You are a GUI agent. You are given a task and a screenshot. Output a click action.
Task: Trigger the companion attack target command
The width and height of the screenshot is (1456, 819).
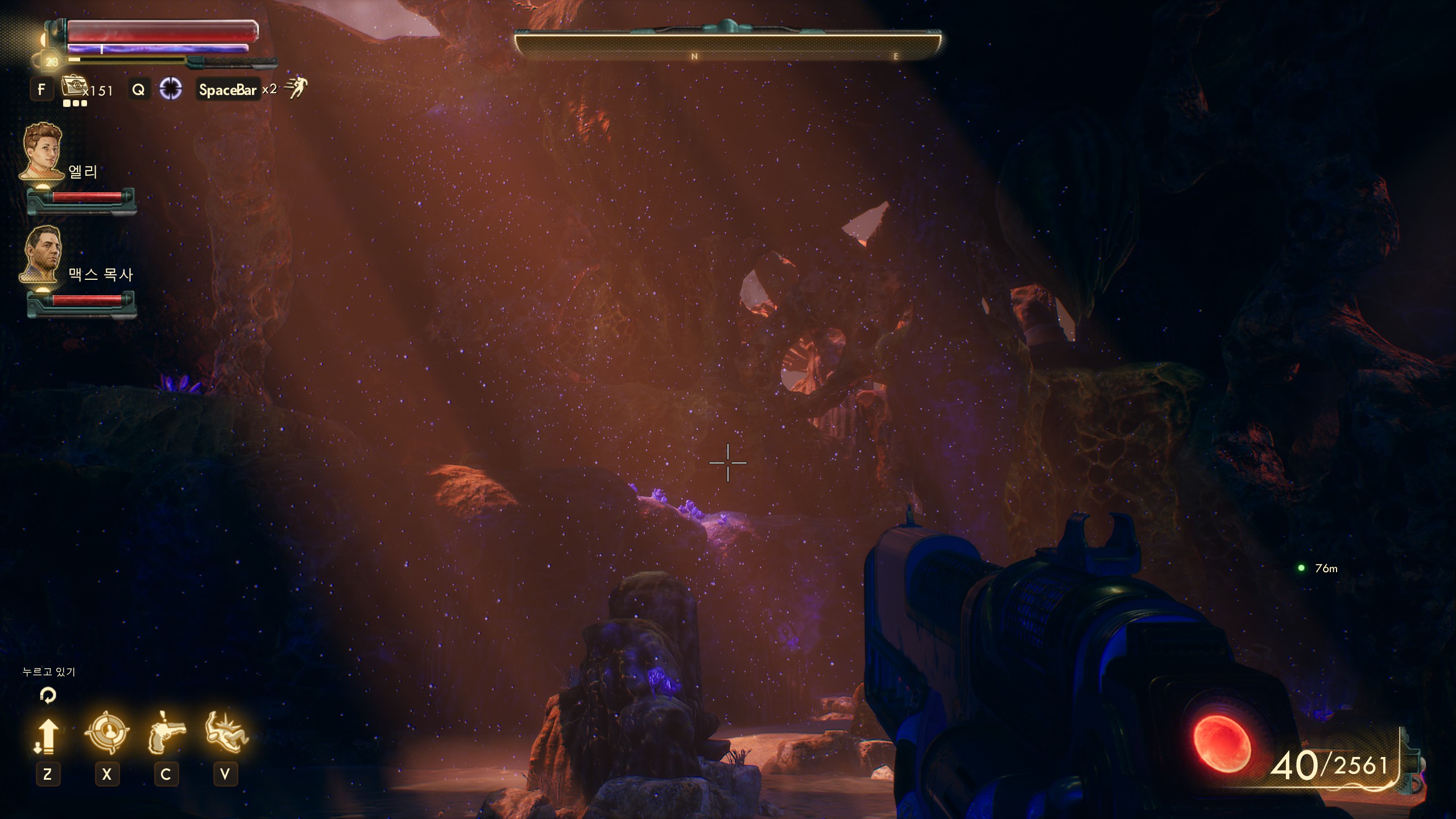106,733
